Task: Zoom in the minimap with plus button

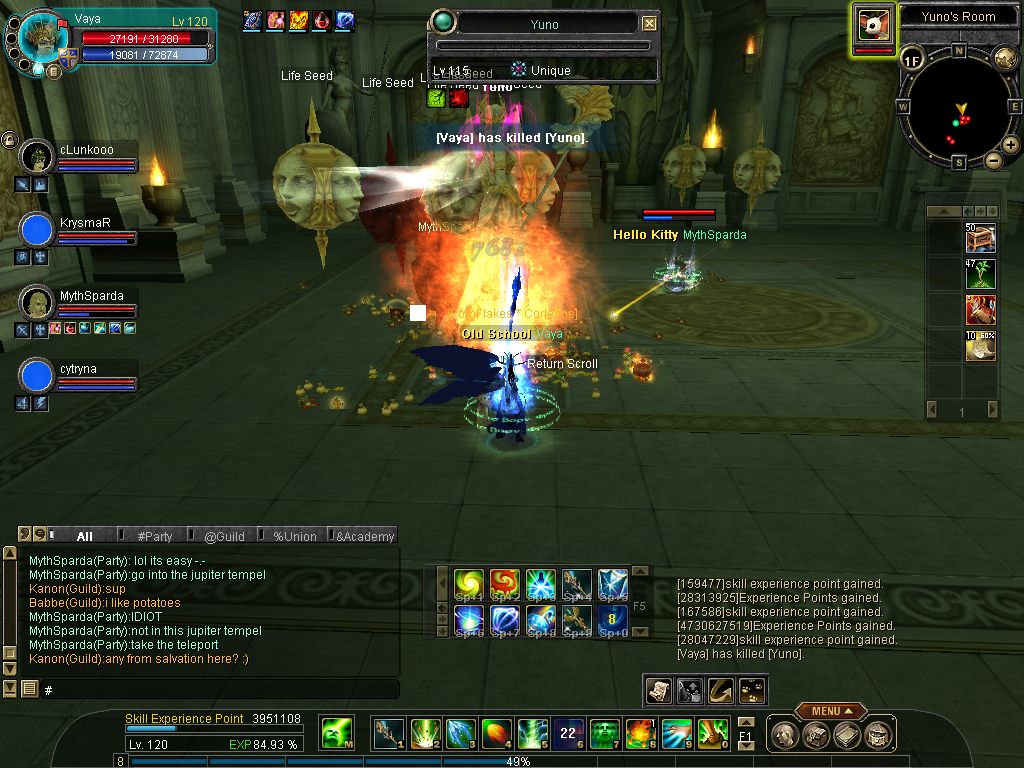Action: (x=1010, y=145)
